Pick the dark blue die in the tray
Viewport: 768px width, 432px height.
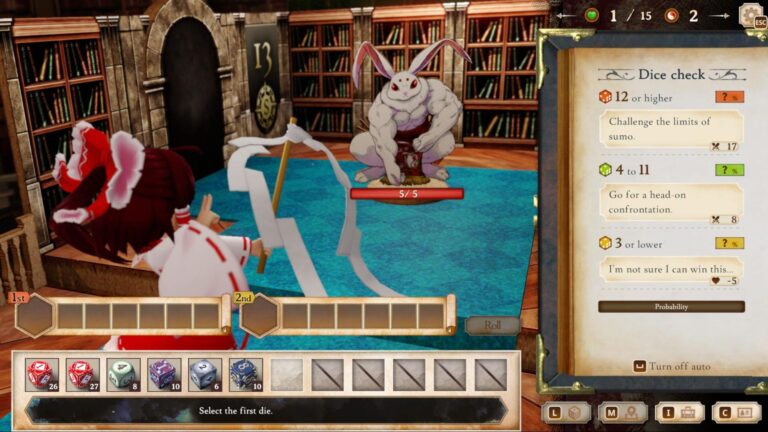click(245, 375)
